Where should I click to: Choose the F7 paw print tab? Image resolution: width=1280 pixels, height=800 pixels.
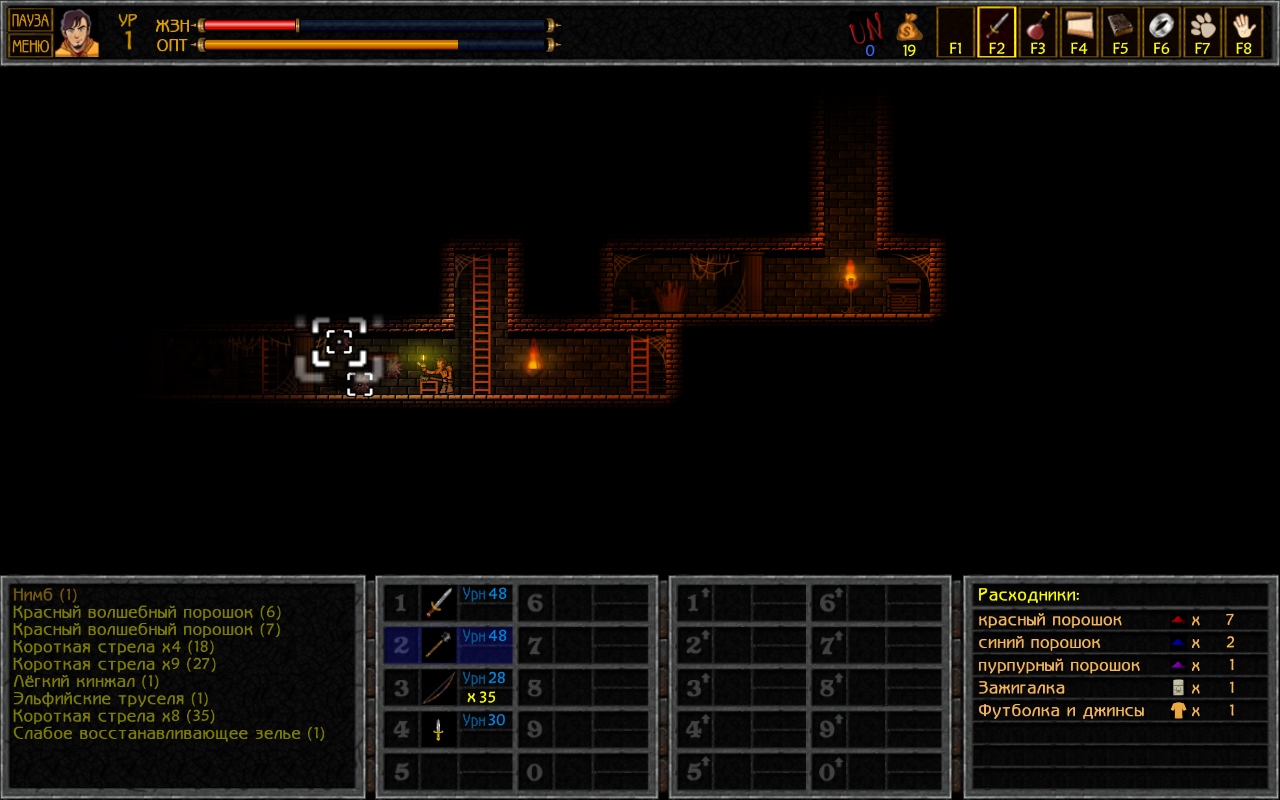1202,32
